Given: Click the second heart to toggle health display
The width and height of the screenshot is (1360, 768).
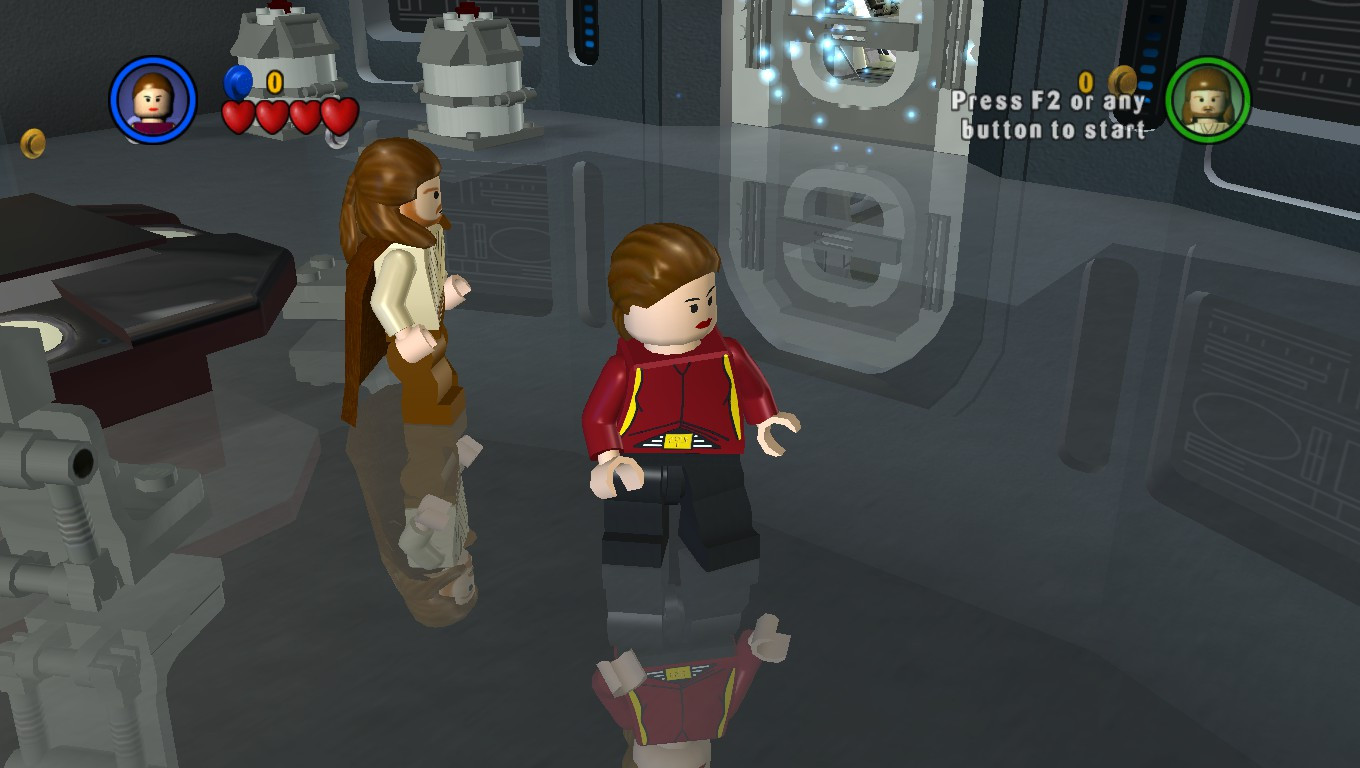Looking at the screenshot, I should point(272,115).
